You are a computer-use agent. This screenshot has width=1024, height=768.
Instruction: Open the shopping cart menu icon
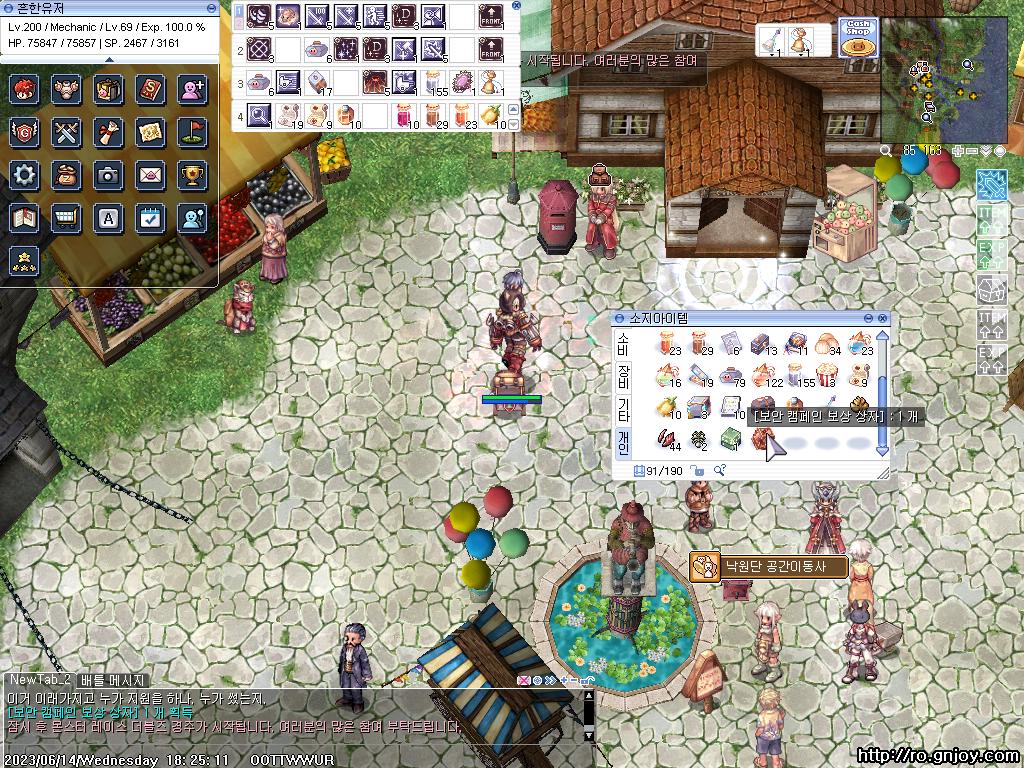click(67, 217)
